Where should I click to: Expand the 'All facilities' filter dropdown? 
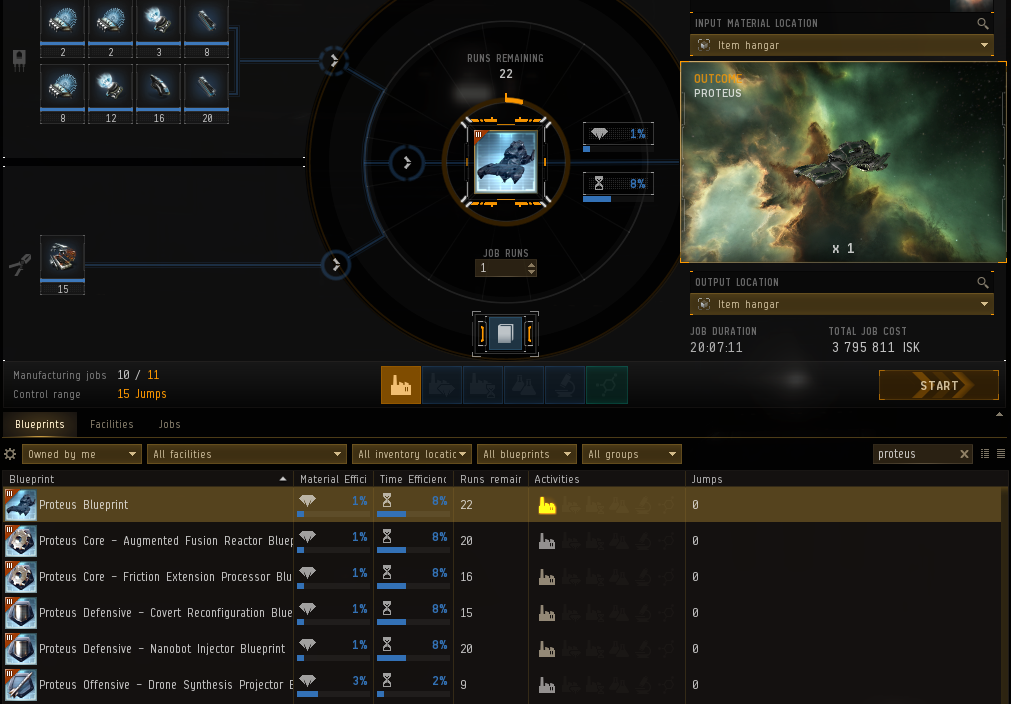pyautogui.click(x=247, y=454)
